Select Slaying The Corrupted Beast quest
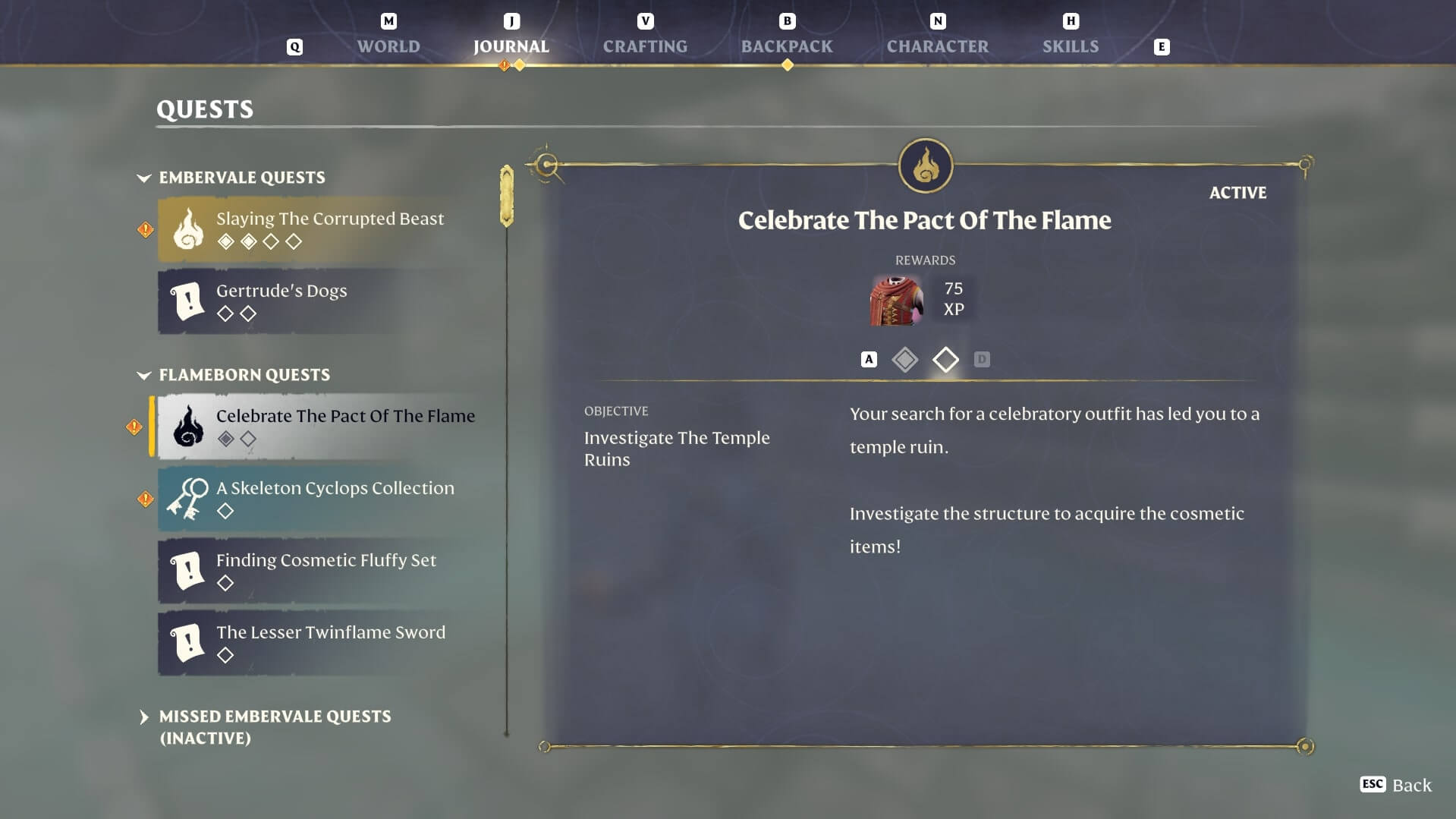The width and height of the screenshot is (1456, 819). click(x=329, y=229)
